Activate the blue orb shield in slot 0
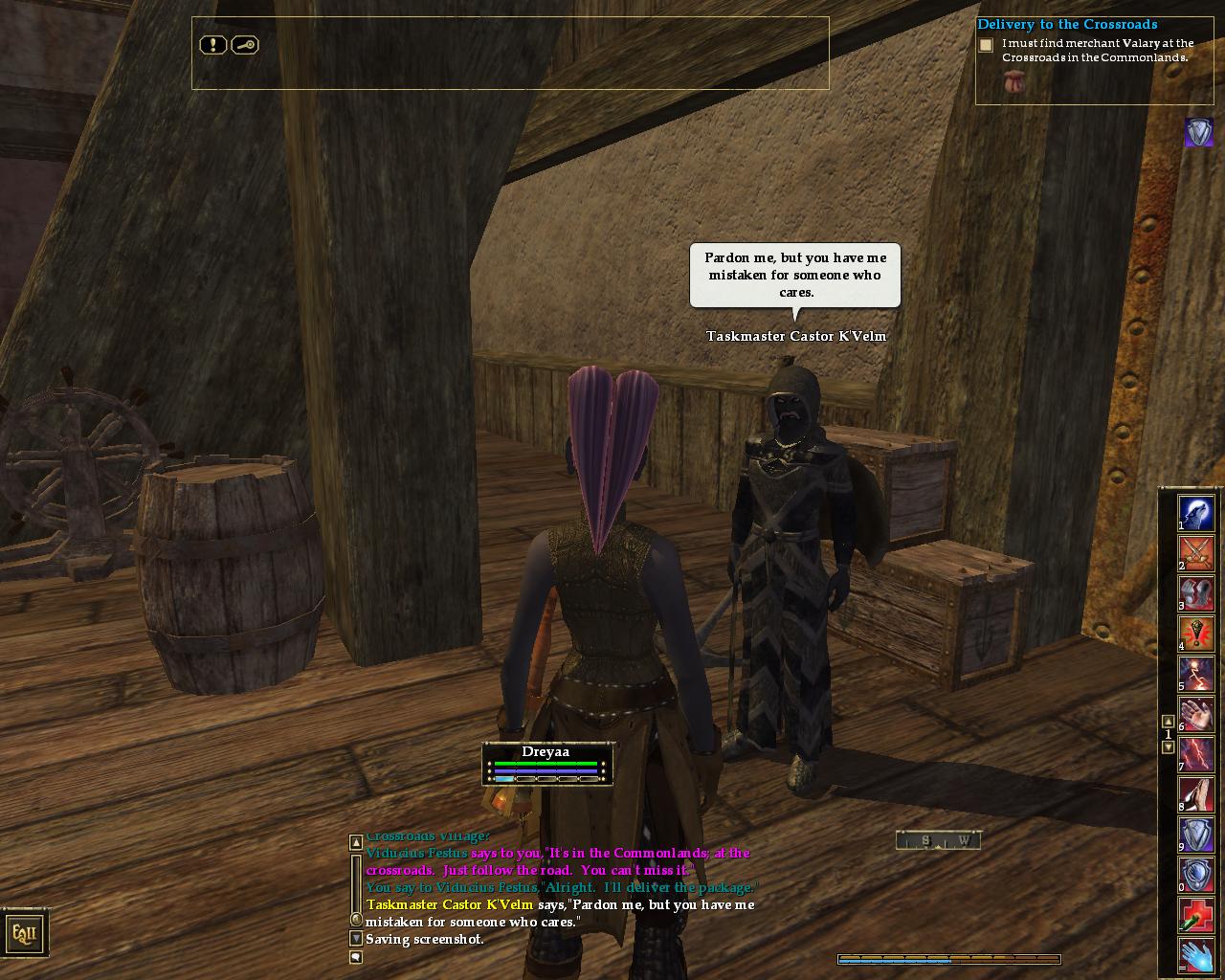The height and width of the screenshot is (980, 1225). tap(1196, 875)
